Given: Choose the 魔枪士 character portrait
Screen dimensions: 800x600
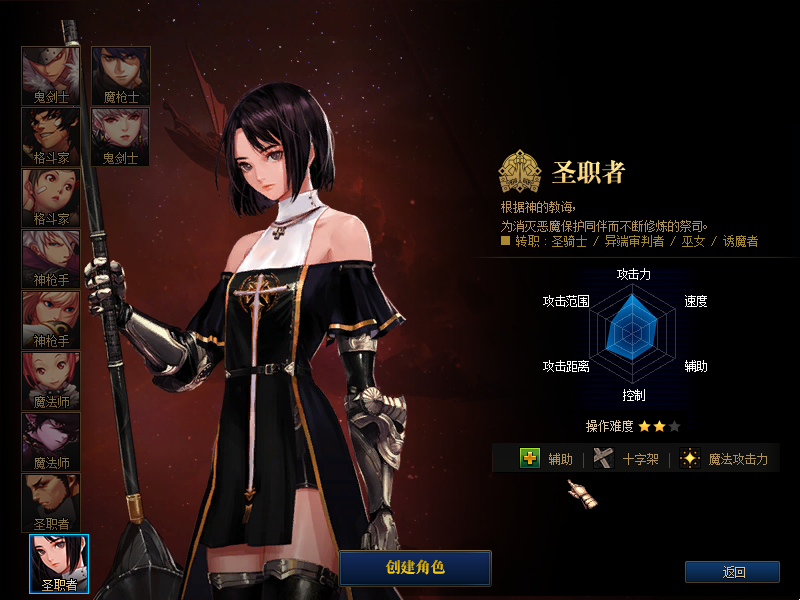Looking at the screenshot, I should tap(121, 75).
